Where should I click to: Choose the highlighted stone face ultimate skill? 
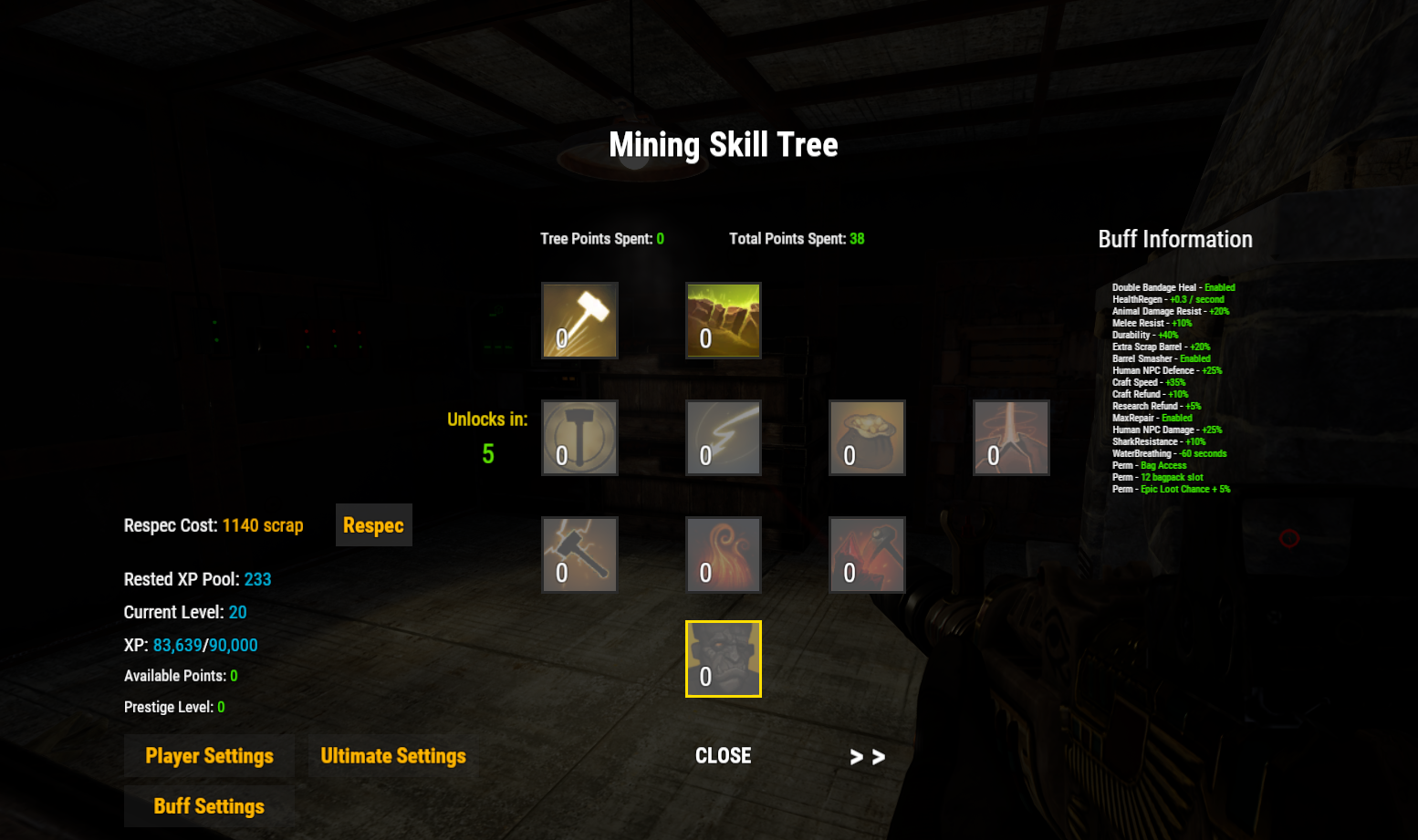pyautogui.click(x=724, y=659)
